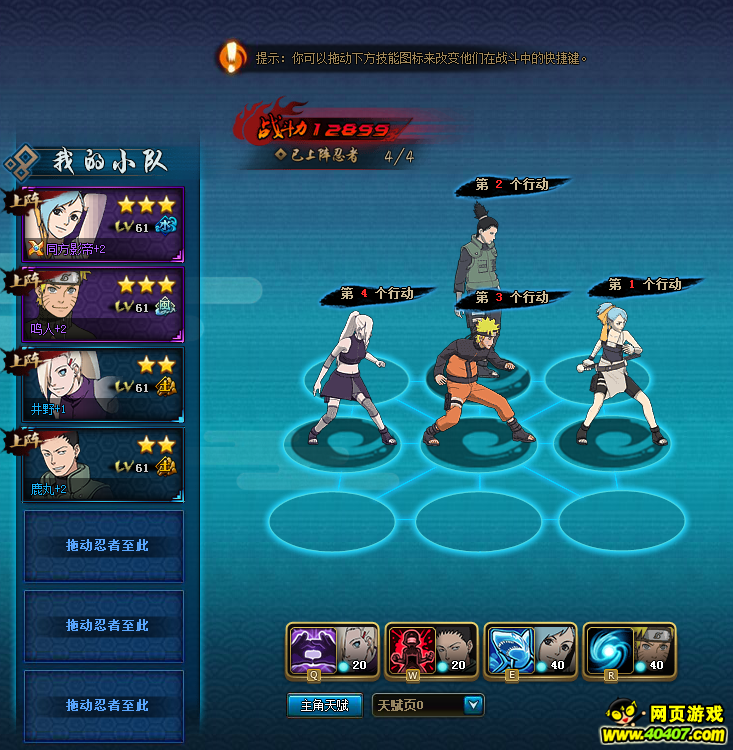Select the blue-haired main character card 同方影帝+2
This screenshot has height=750, width=733.
tap(102, 223)
